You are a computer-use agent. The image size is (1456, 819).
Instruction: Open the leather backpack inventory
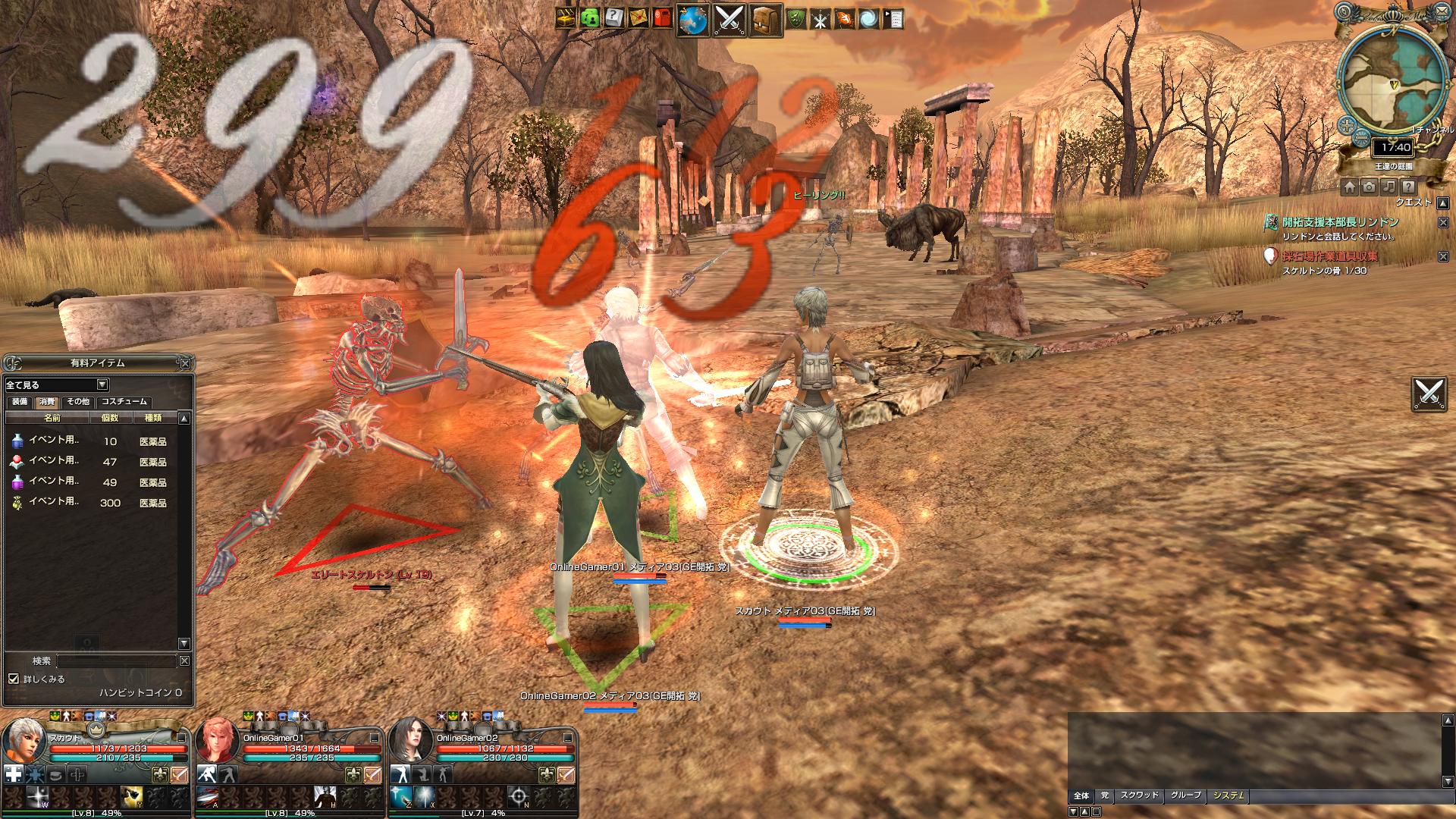[765, 20]
